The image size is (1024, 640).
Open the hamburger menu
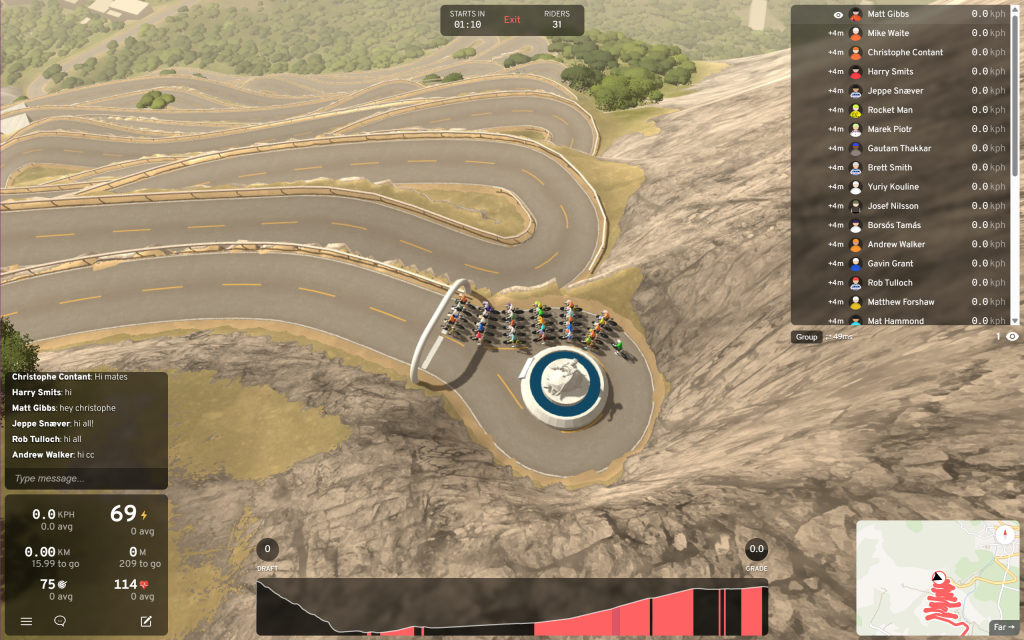[x=27, y=621]
